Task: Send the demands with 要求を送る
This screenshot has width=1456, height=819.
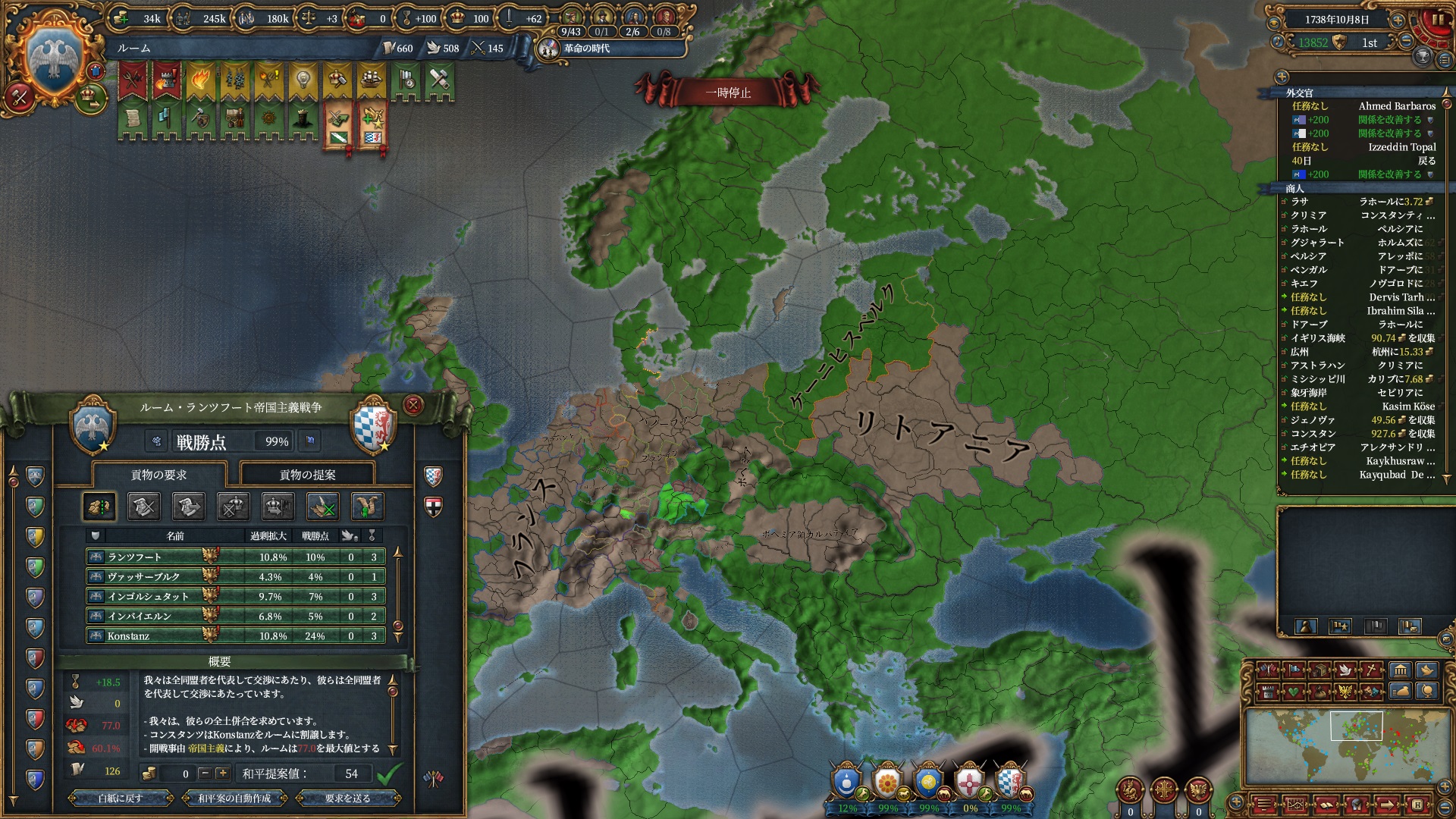Action: (347, 798)
